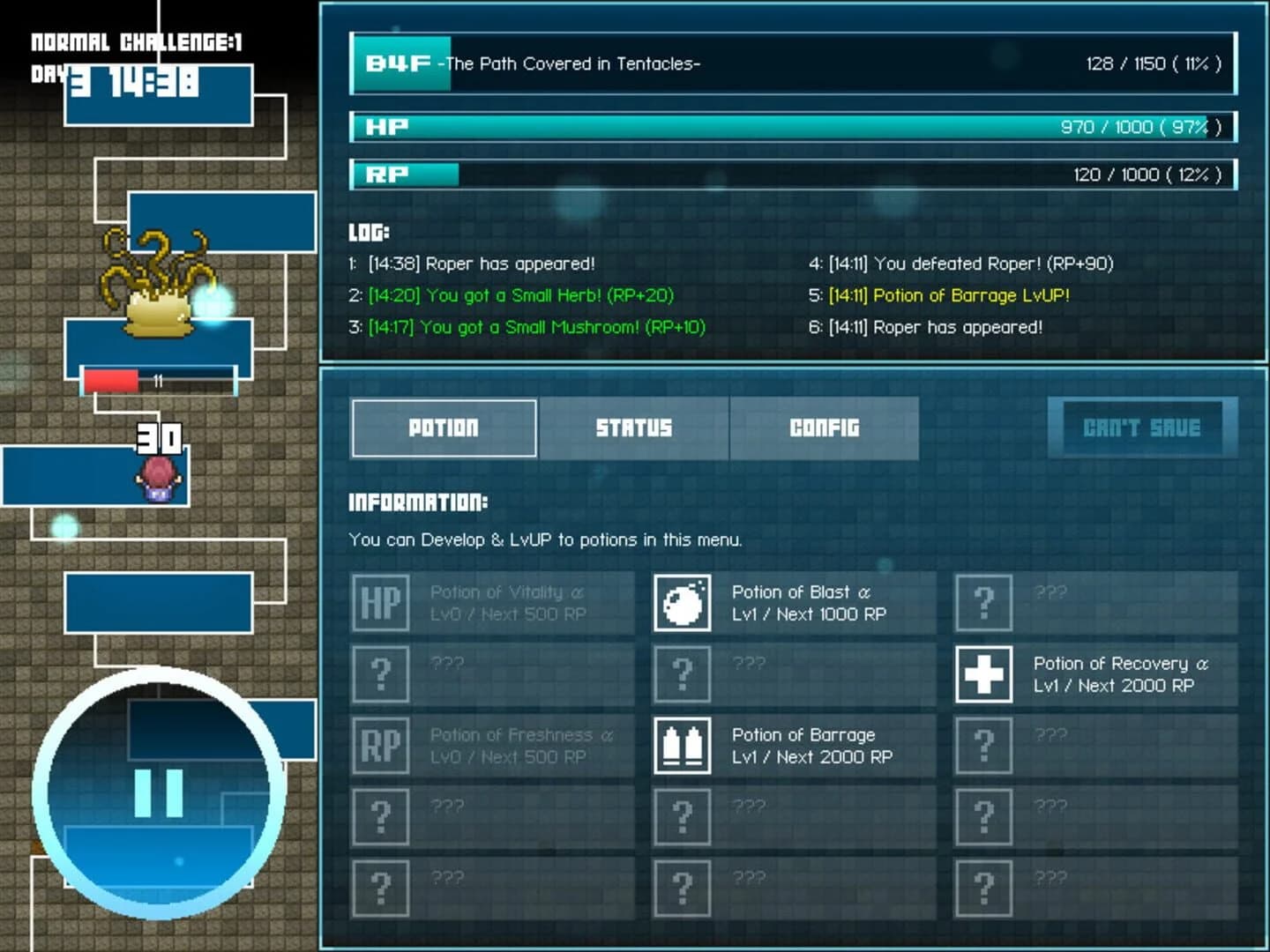Click the bottom-right ??? mystery slot
The height and width of the screenshot is (952, 1270).
click(x=982, y=888)
